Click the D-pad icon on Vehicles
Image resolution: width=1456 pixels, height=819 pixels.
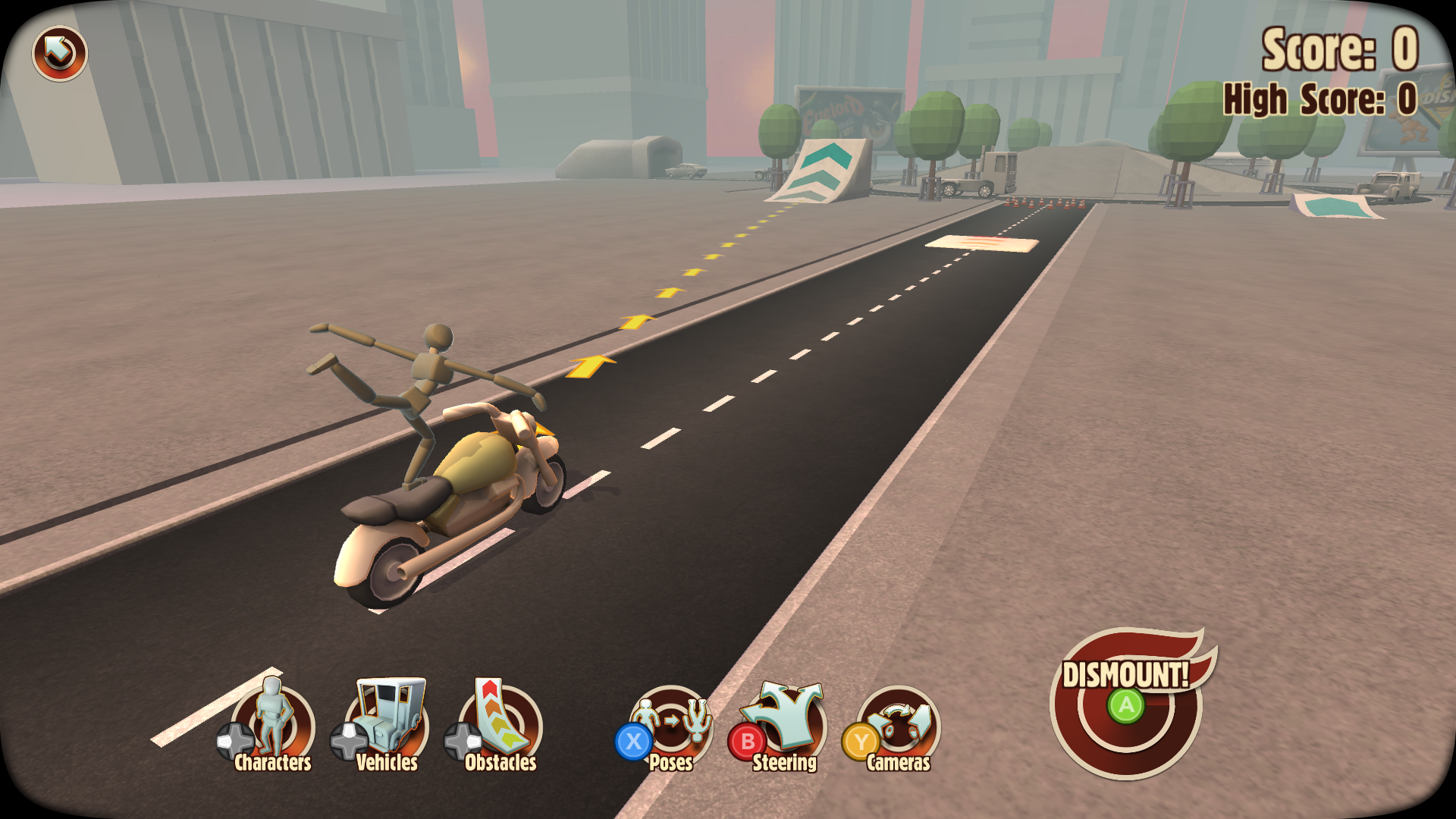pyautogui.click(x=347, y=742)
